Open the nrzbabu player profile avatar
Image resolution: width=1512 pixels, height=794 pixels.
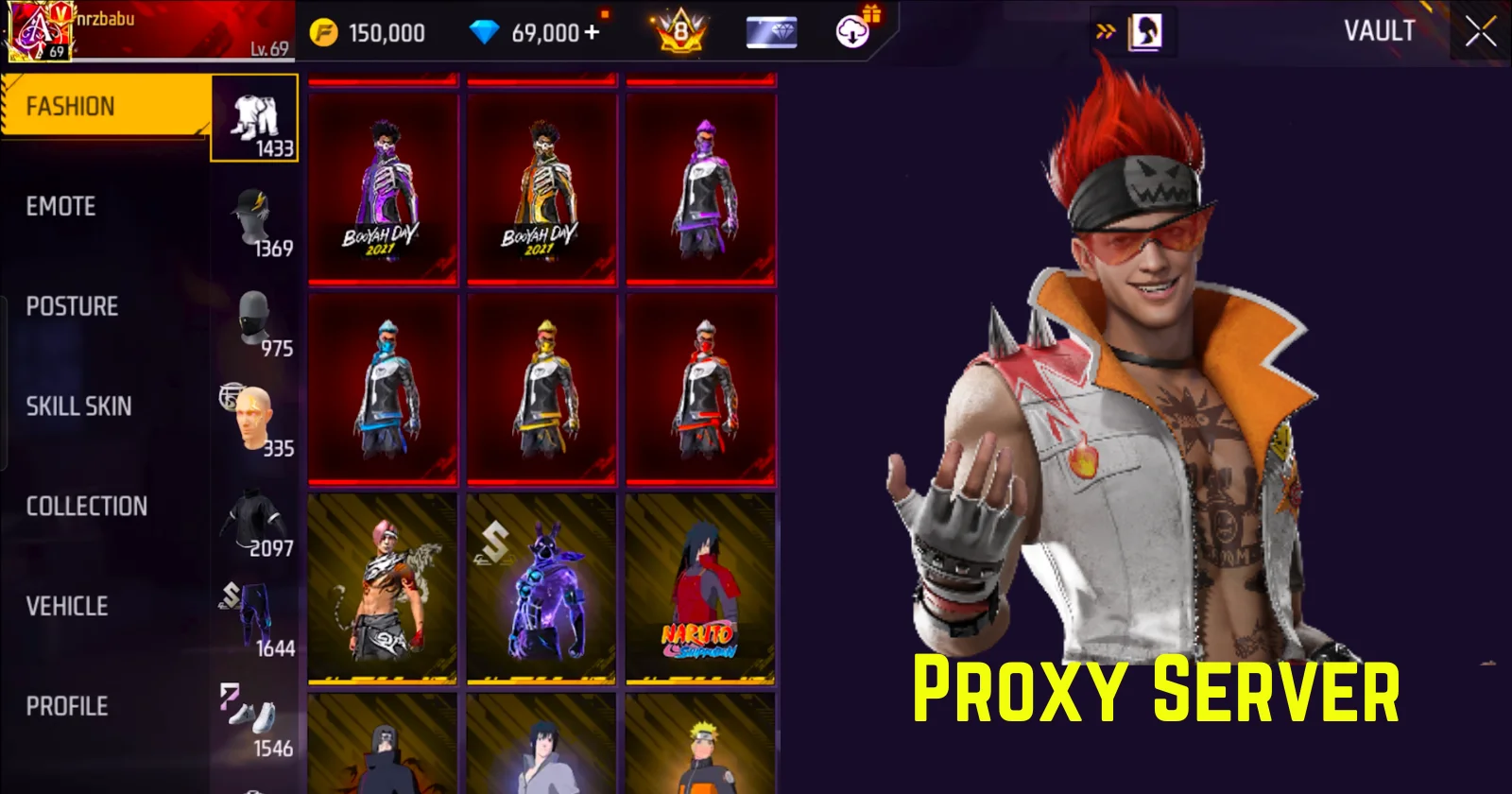38,30
